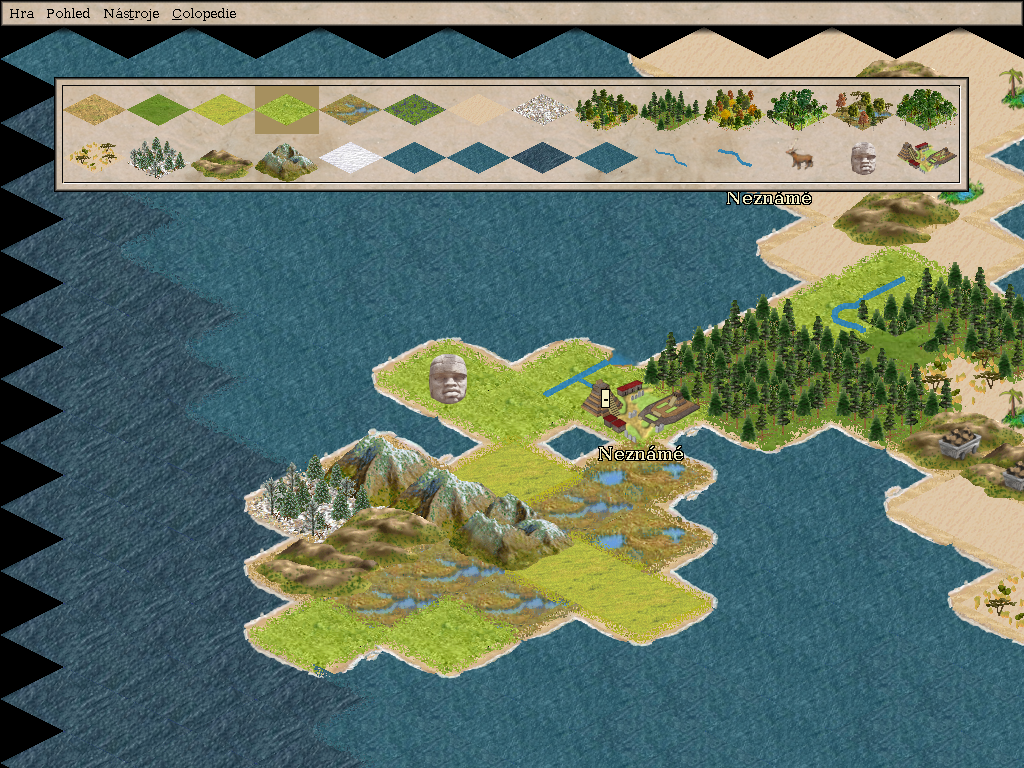Choose the stone head lost city tool

(863, 158)
